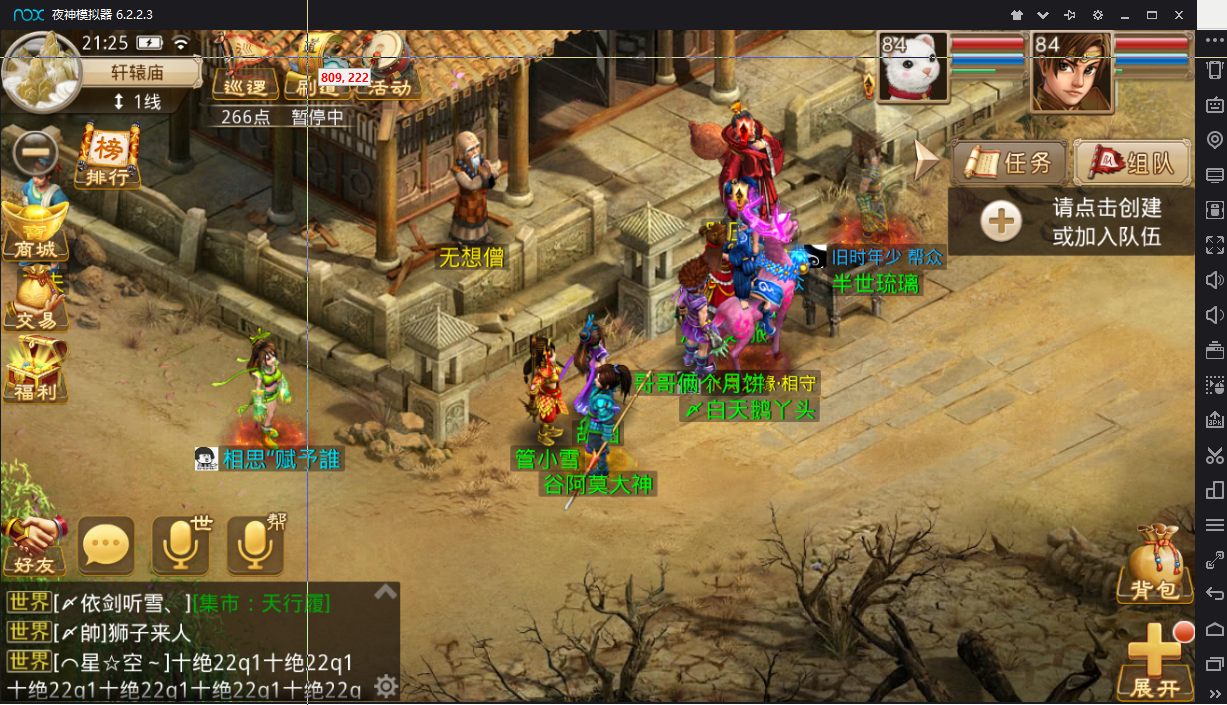Activate the 世 world voice microphone

(181, 546)
